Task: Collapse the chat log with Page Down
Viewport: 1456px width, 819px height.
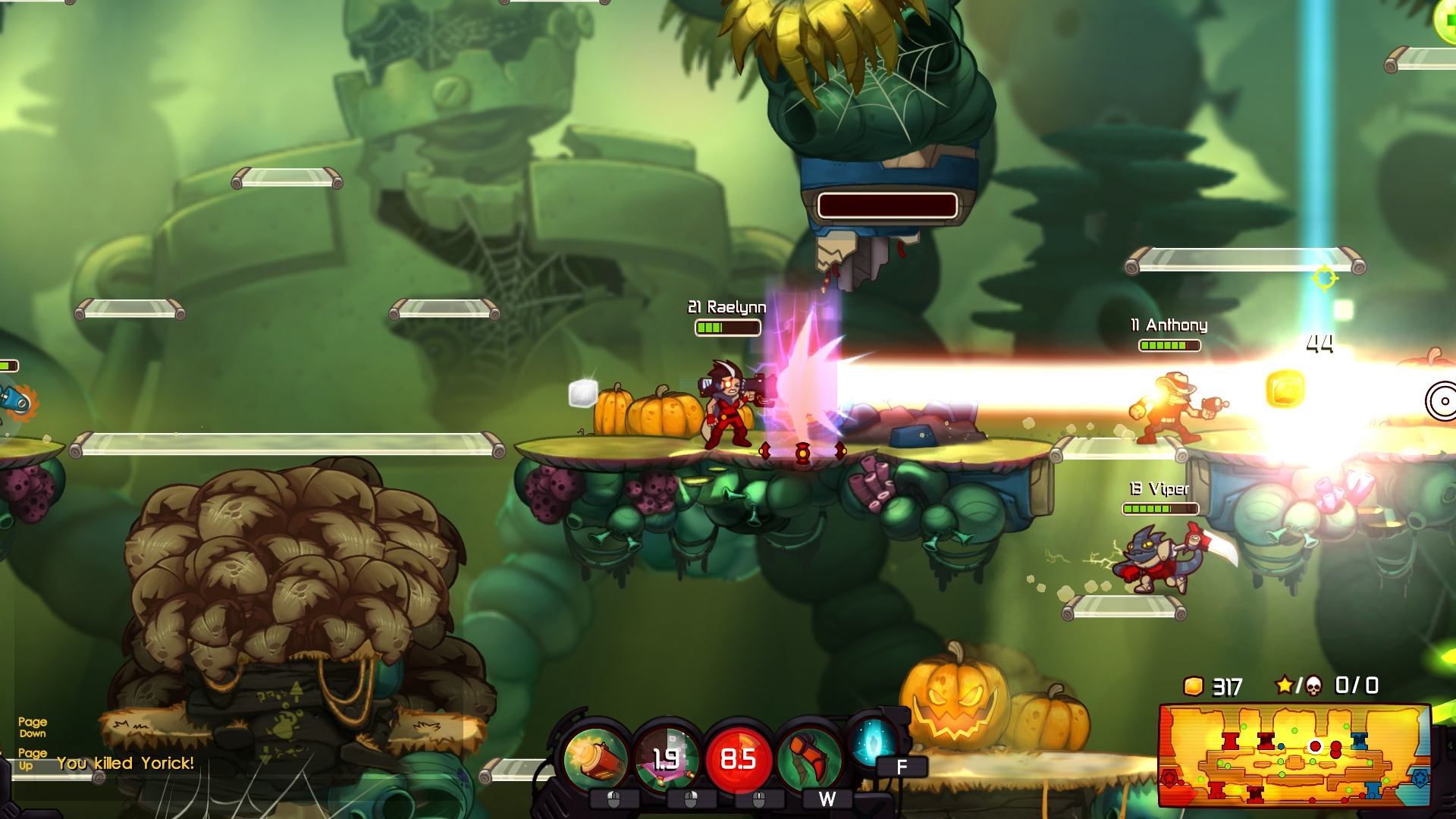Action: point(33,726)
